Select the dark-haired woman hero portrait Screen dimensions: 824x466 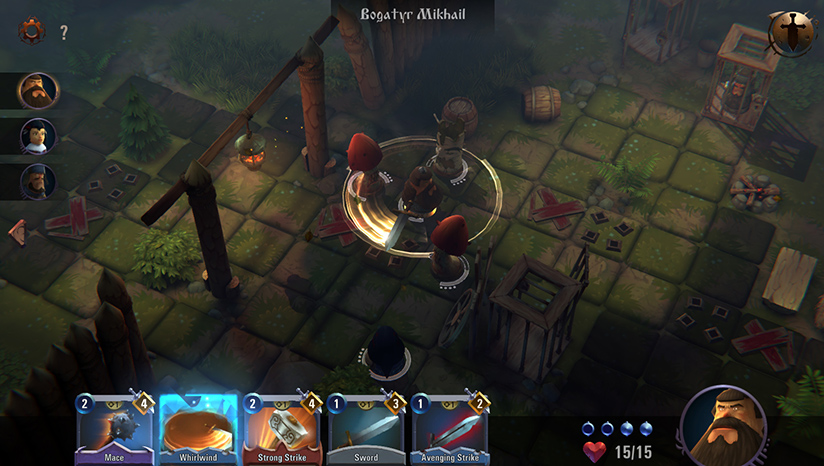(38, 136)
